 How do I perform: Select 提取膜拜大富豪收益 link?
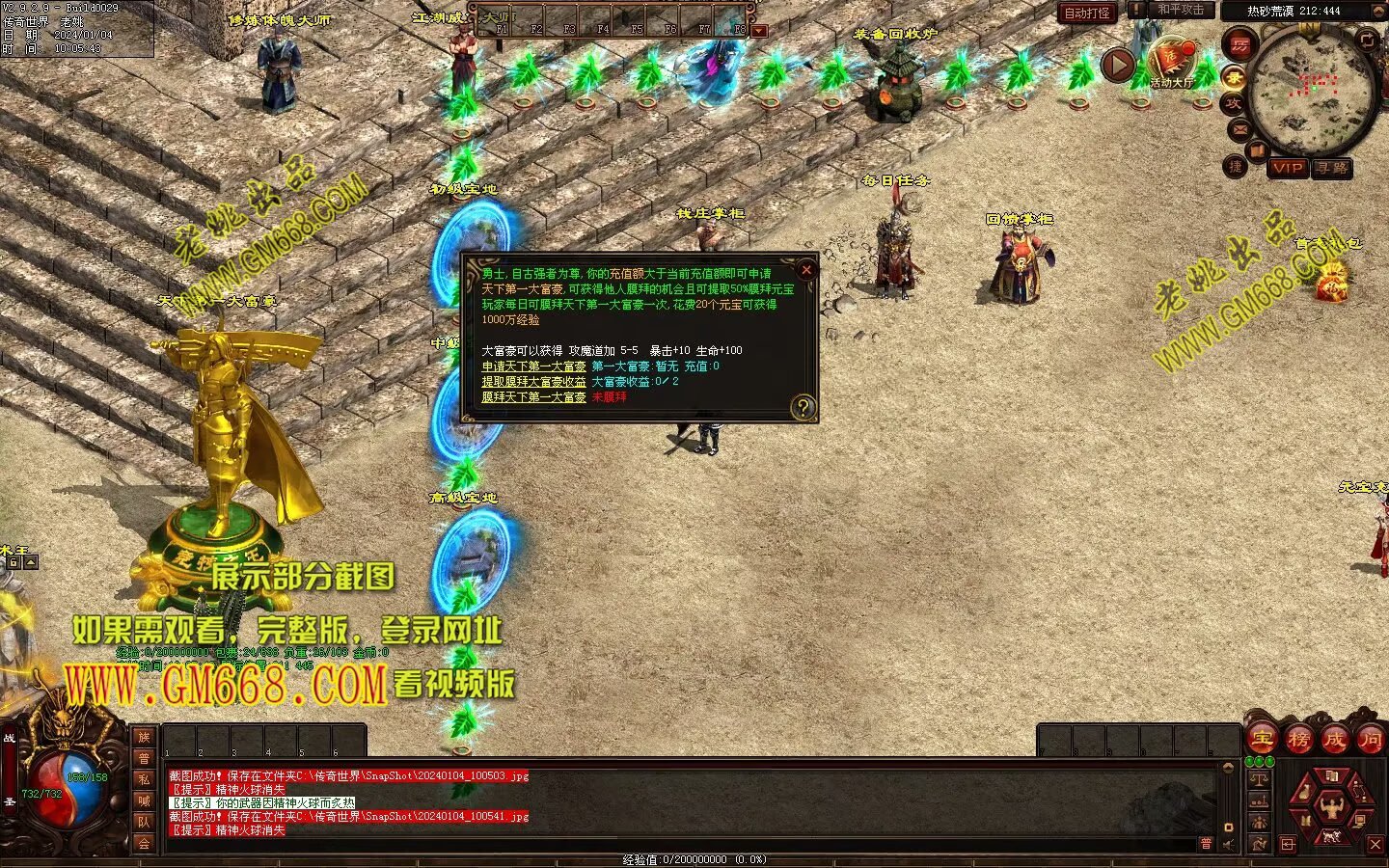(533, 382)
